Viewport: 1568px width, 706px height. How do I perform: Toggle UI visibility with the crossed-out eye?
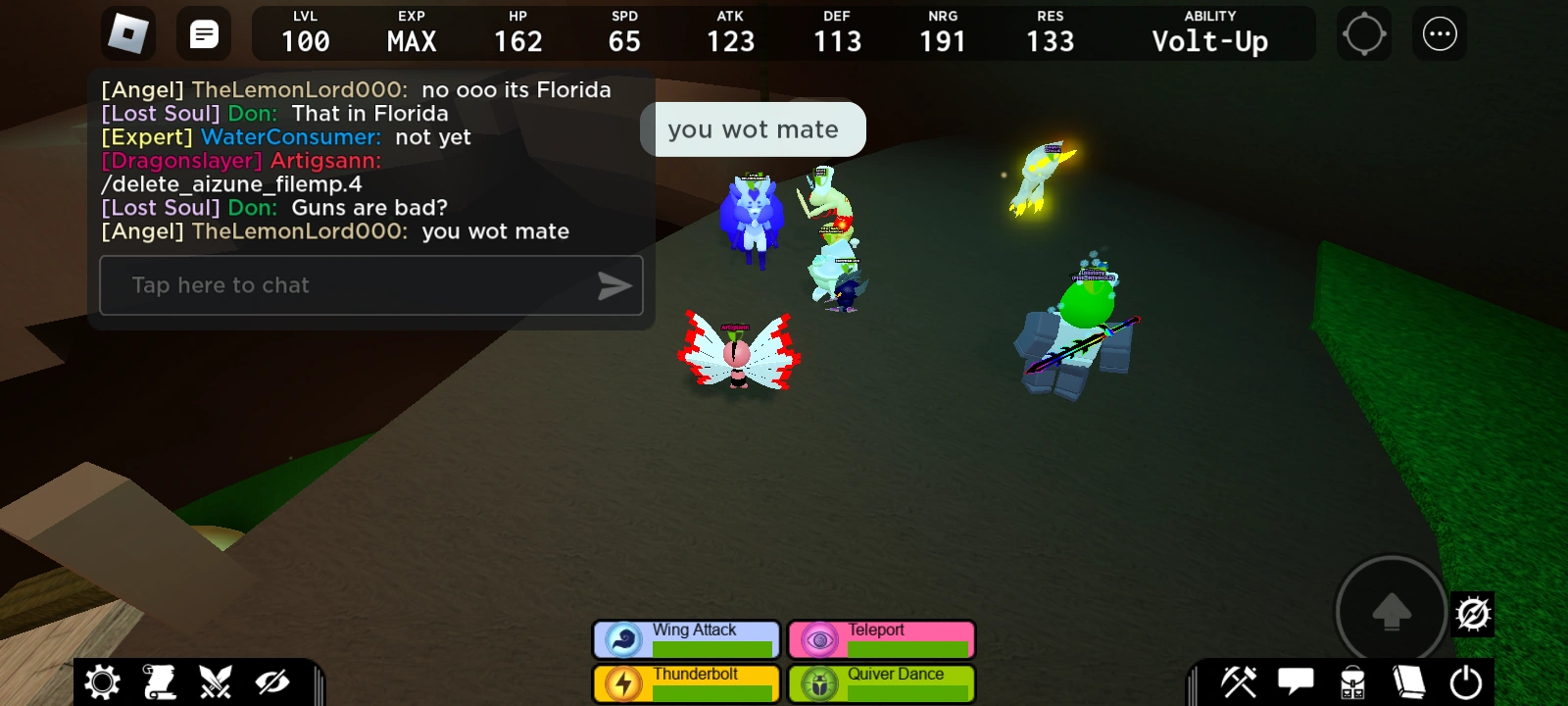point(274,680)
